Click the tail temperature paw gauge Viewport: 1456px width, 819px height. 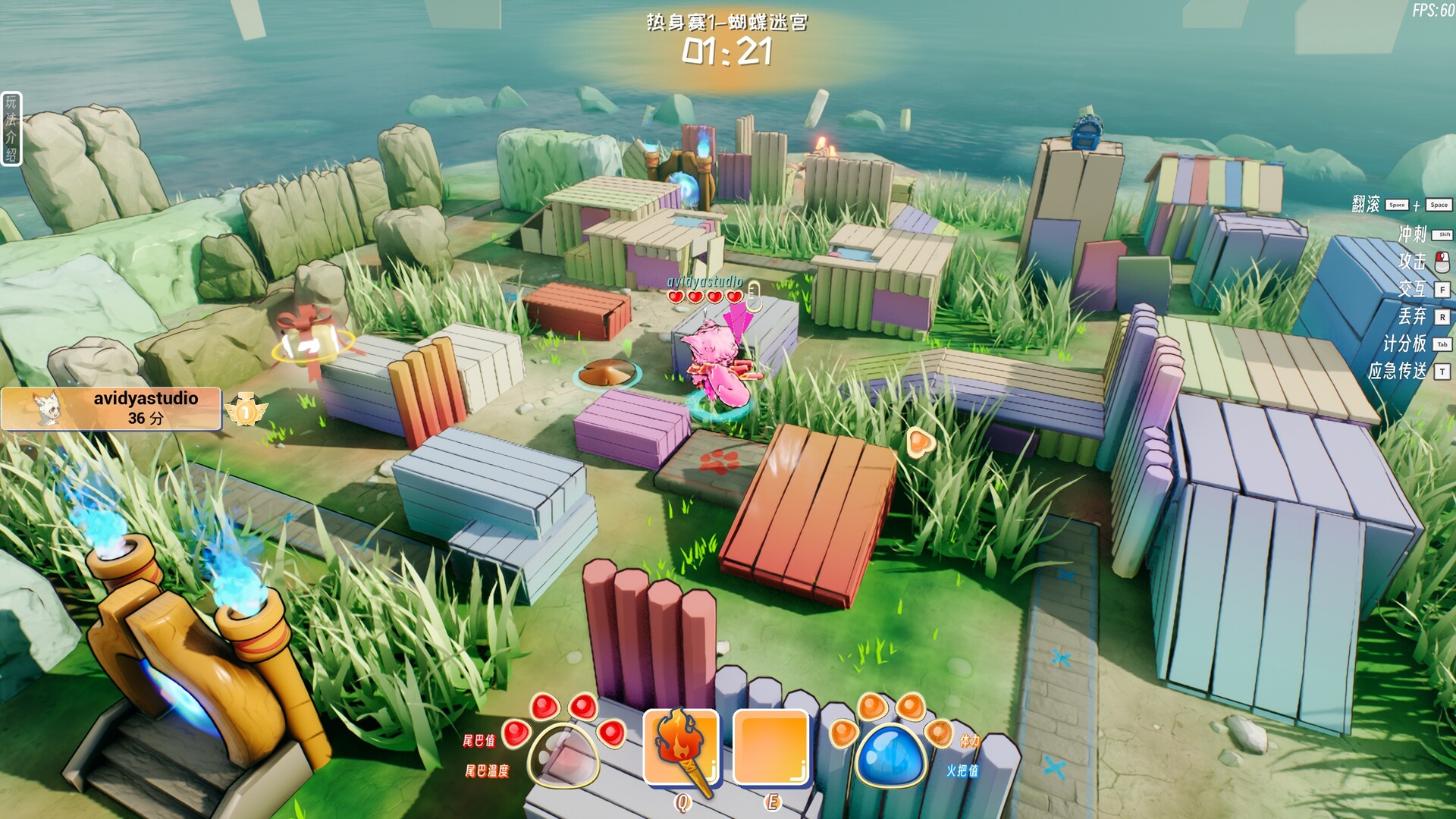click(563, 755)
